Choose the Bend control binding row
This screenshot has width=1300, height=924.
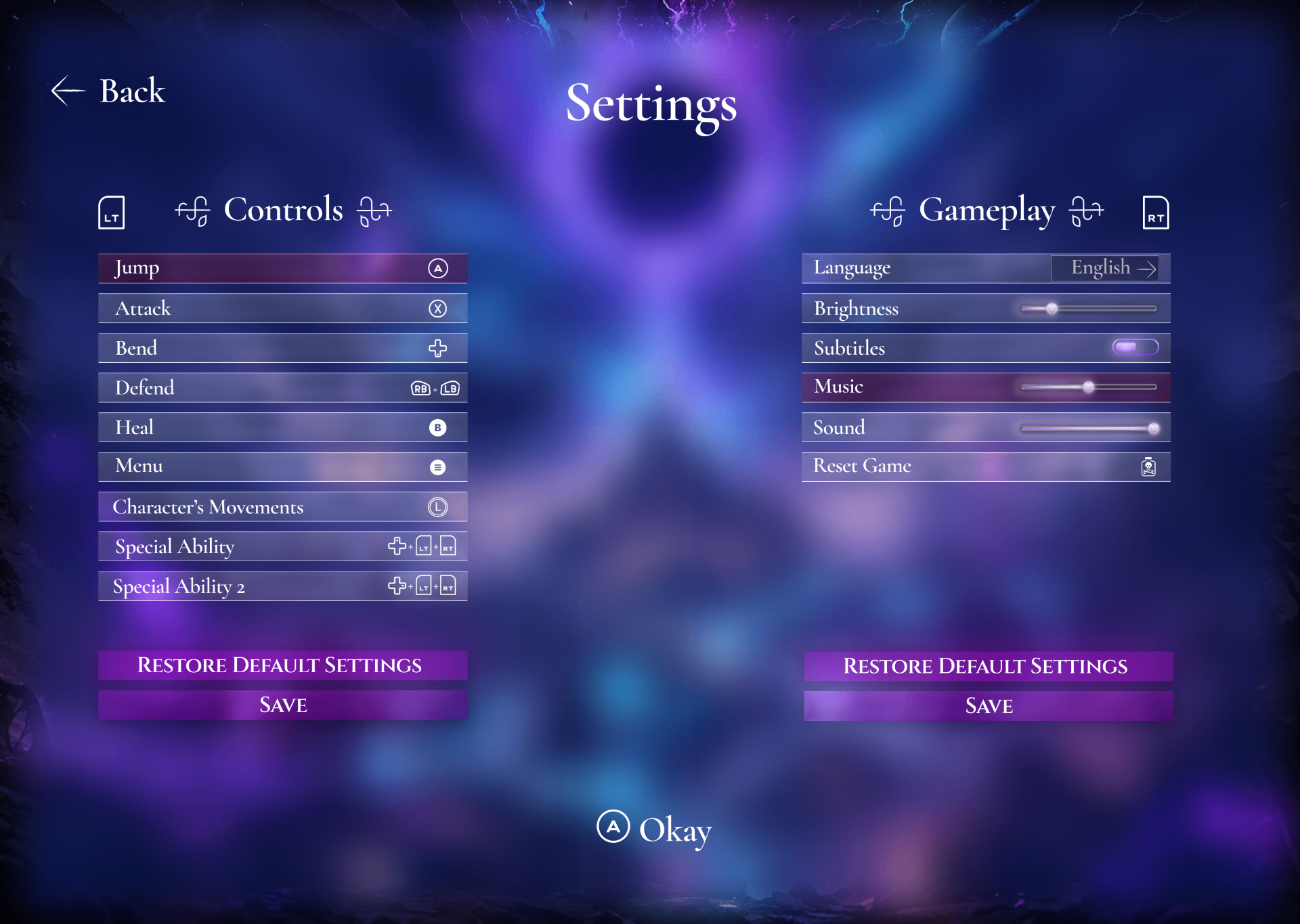(x=282, y=348)
